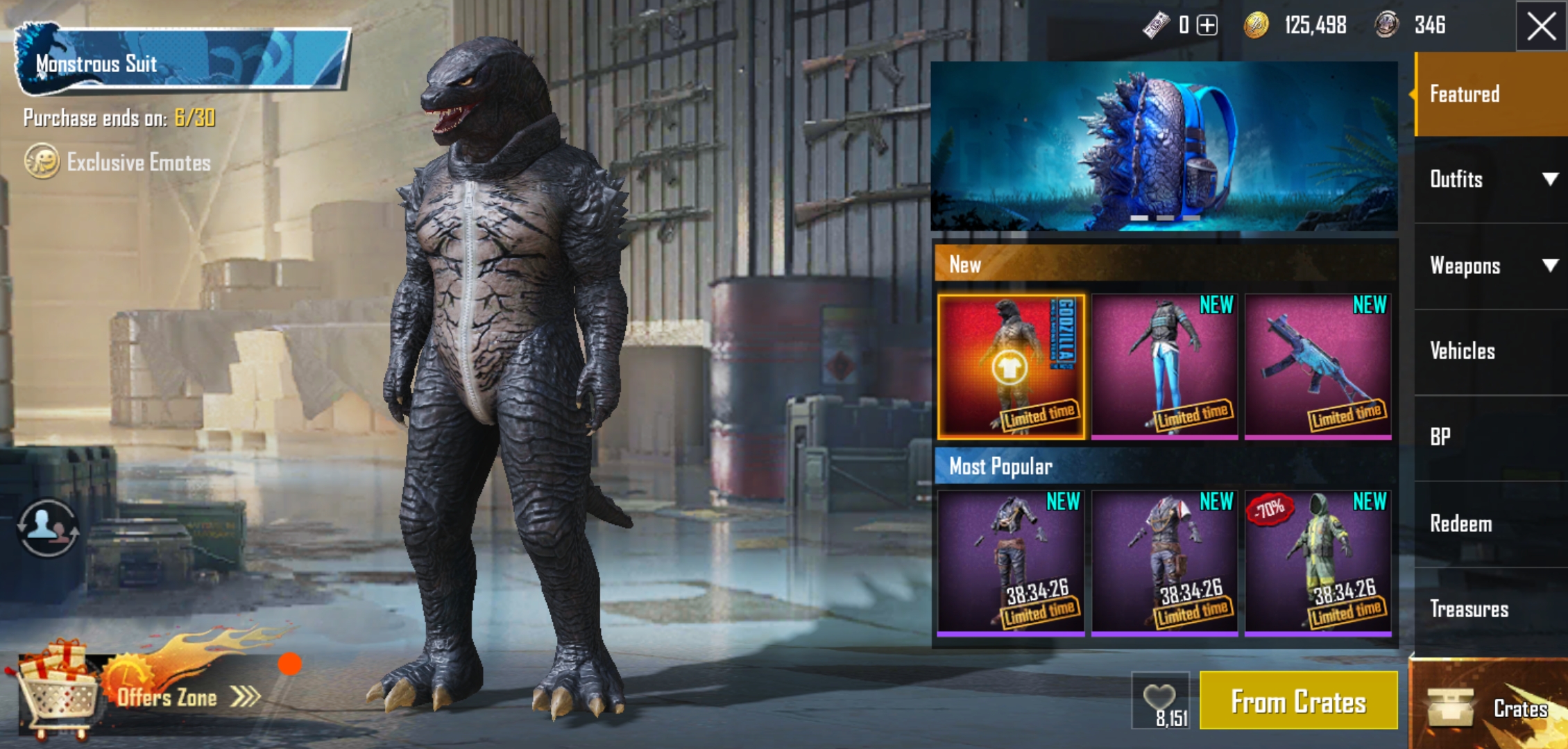The width and height of the screenshot is (1568, 749).
Task: Toggle the character preview swap icon
Action: 47,528
